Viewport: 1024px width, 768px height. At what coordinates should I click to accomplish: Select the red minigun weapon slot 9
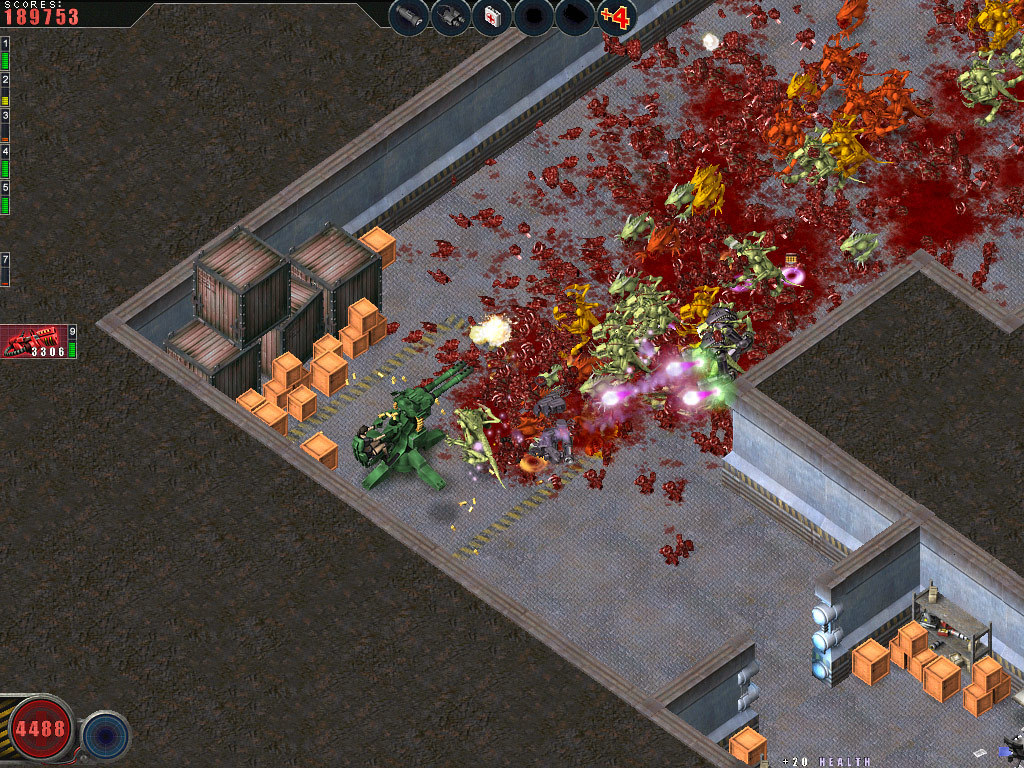tap(36, 342)
